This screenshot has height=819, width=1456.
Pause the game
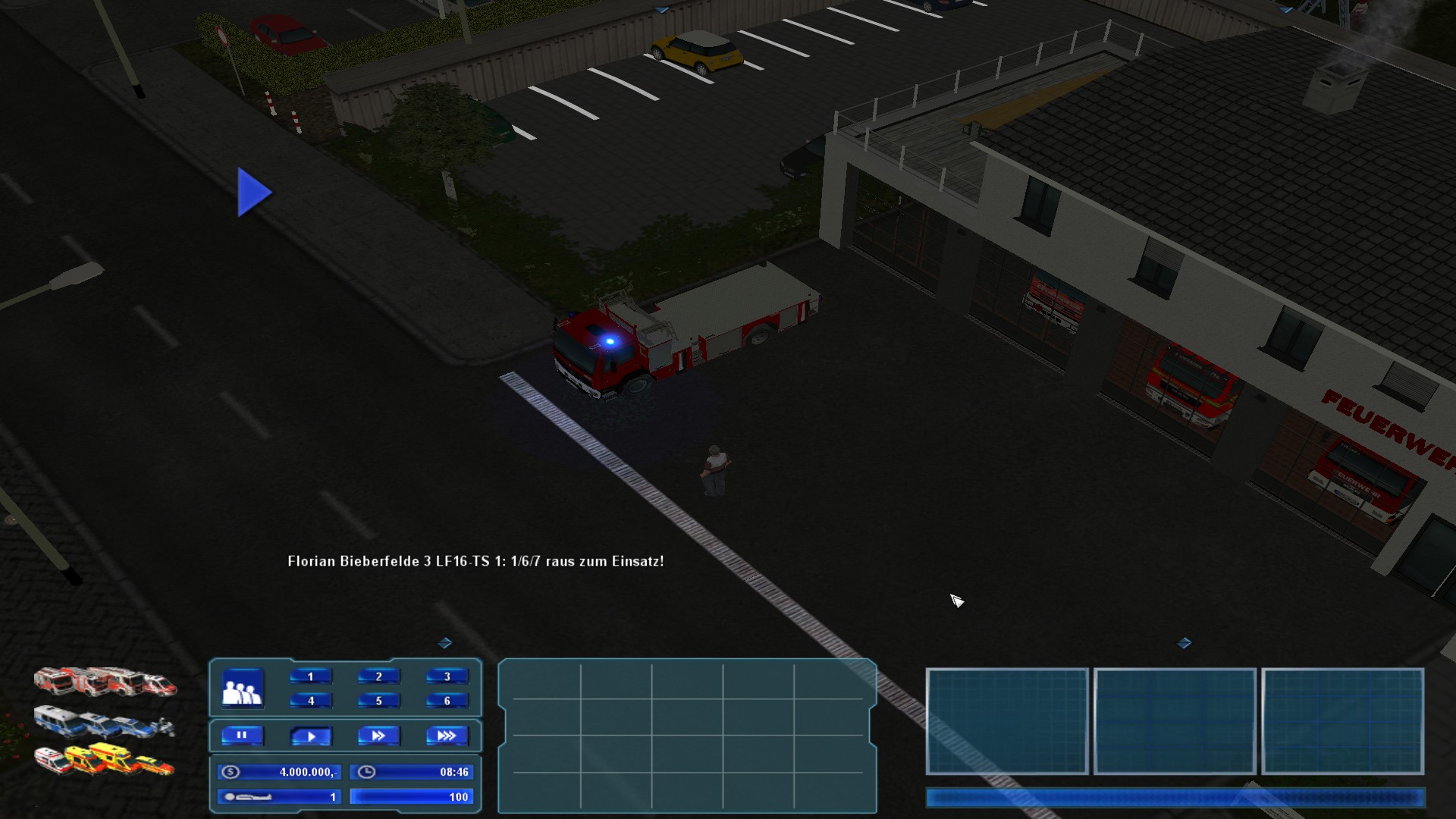pyautogui.click(x=242, y=736)
